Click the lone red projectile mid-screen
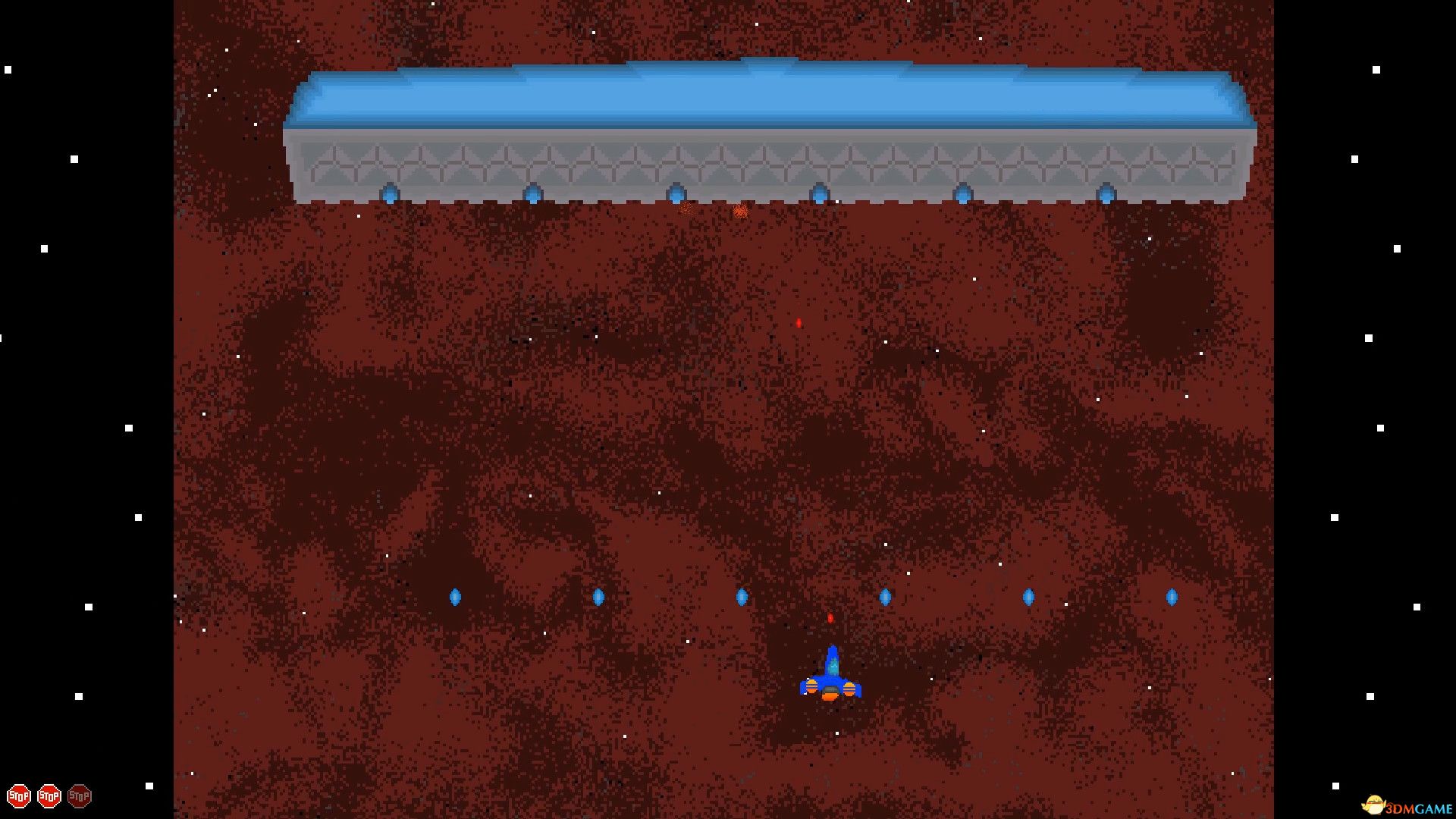The width and height of the screenshot is (1456, 819). click(x=799, y=322)
